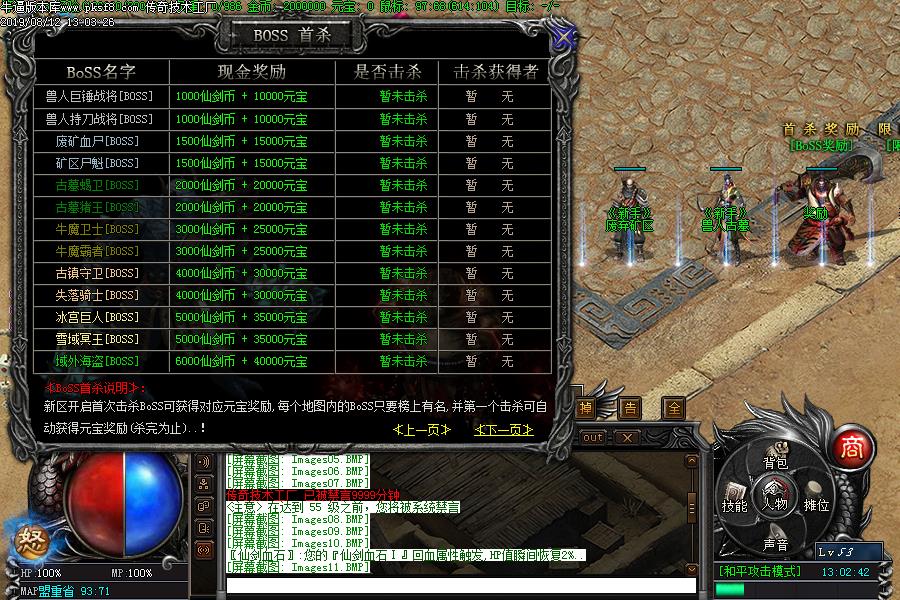Click the 掉 button
This screenshot has width=900, height=600.
pos(586,408)
